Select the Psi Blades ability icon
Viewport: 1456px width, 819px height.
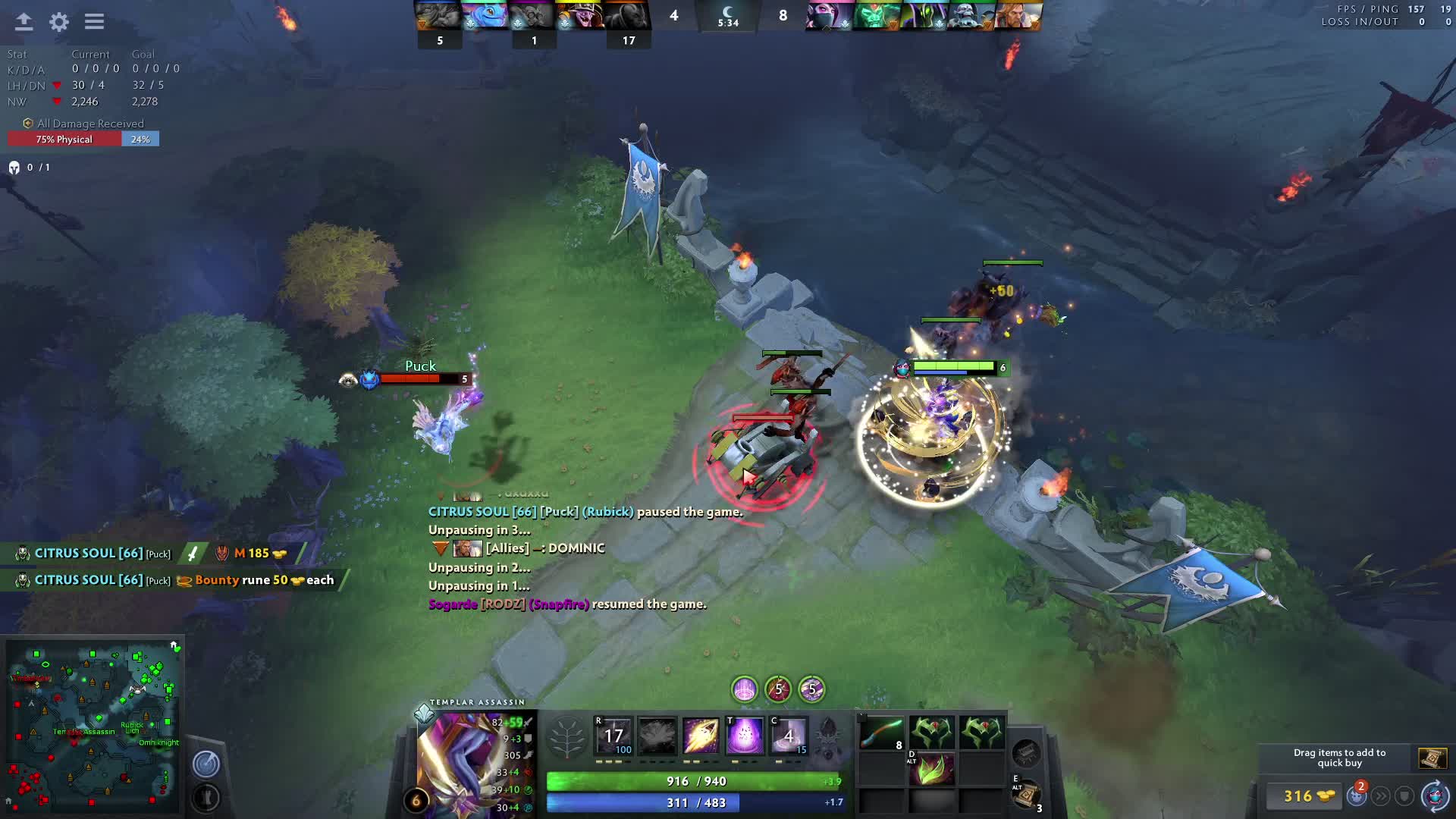click(701, 736)
